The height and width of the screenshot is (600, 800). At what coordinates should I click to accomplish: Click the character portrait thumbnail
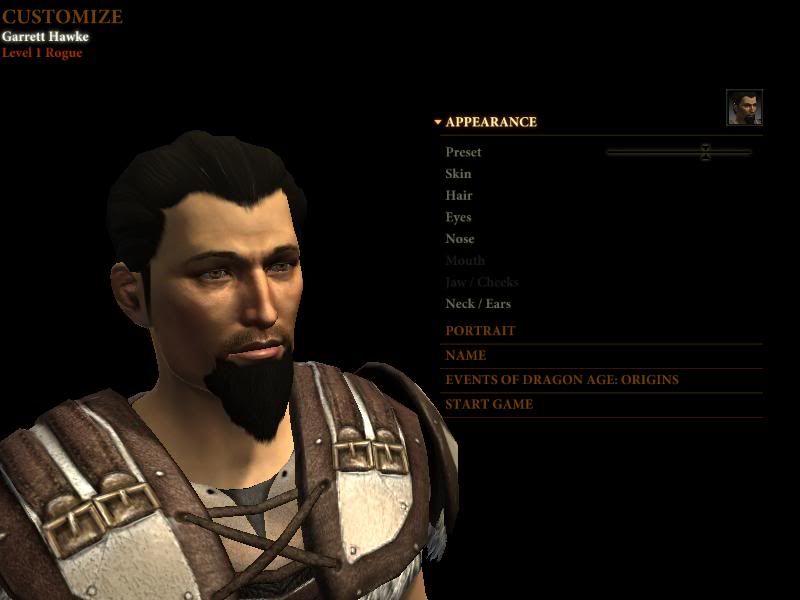(x=744, y=108)
